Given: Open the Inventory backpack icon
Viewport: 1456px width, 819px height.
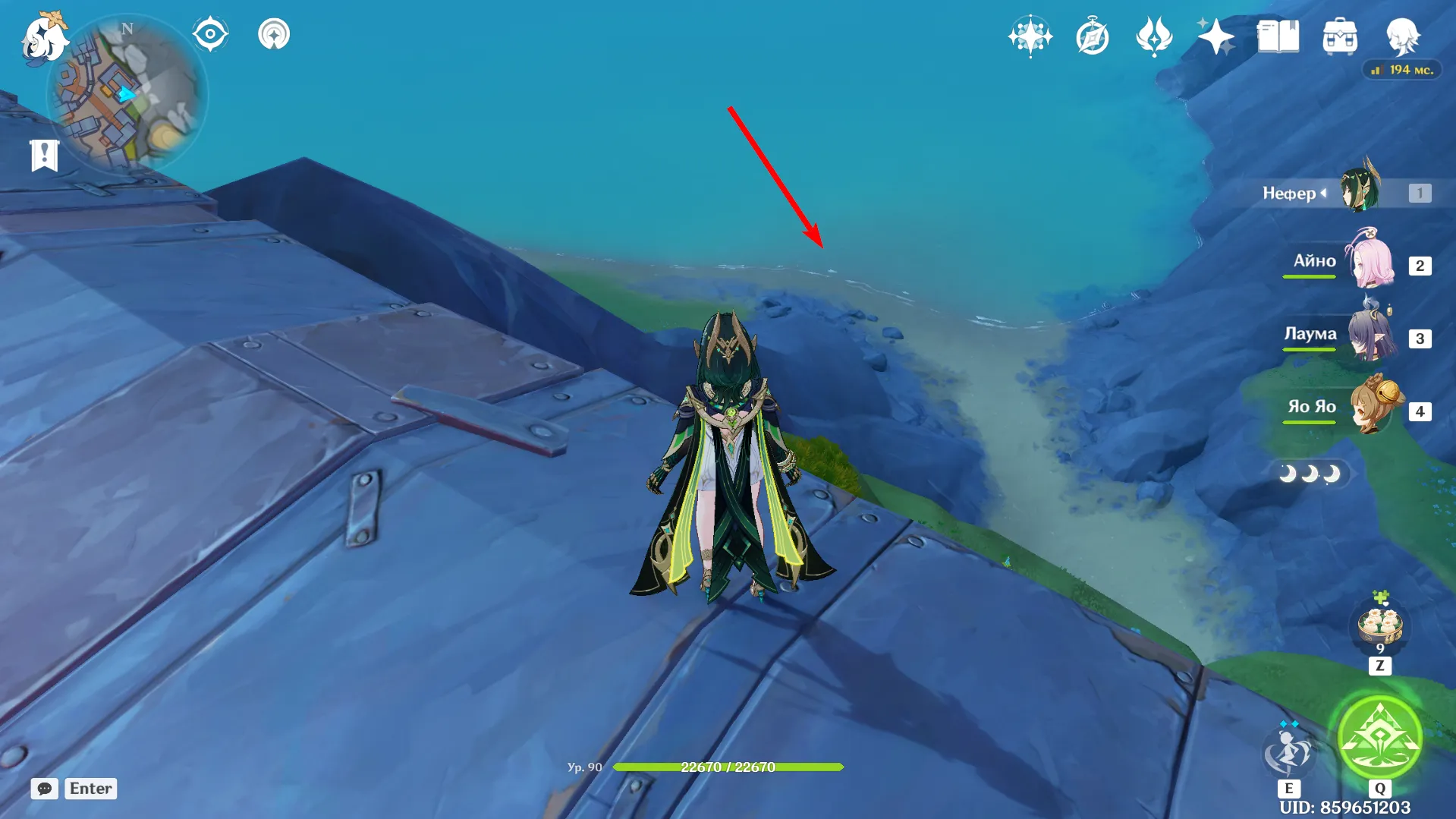Looking at the screenshot, I should [x=1339, y=35].
